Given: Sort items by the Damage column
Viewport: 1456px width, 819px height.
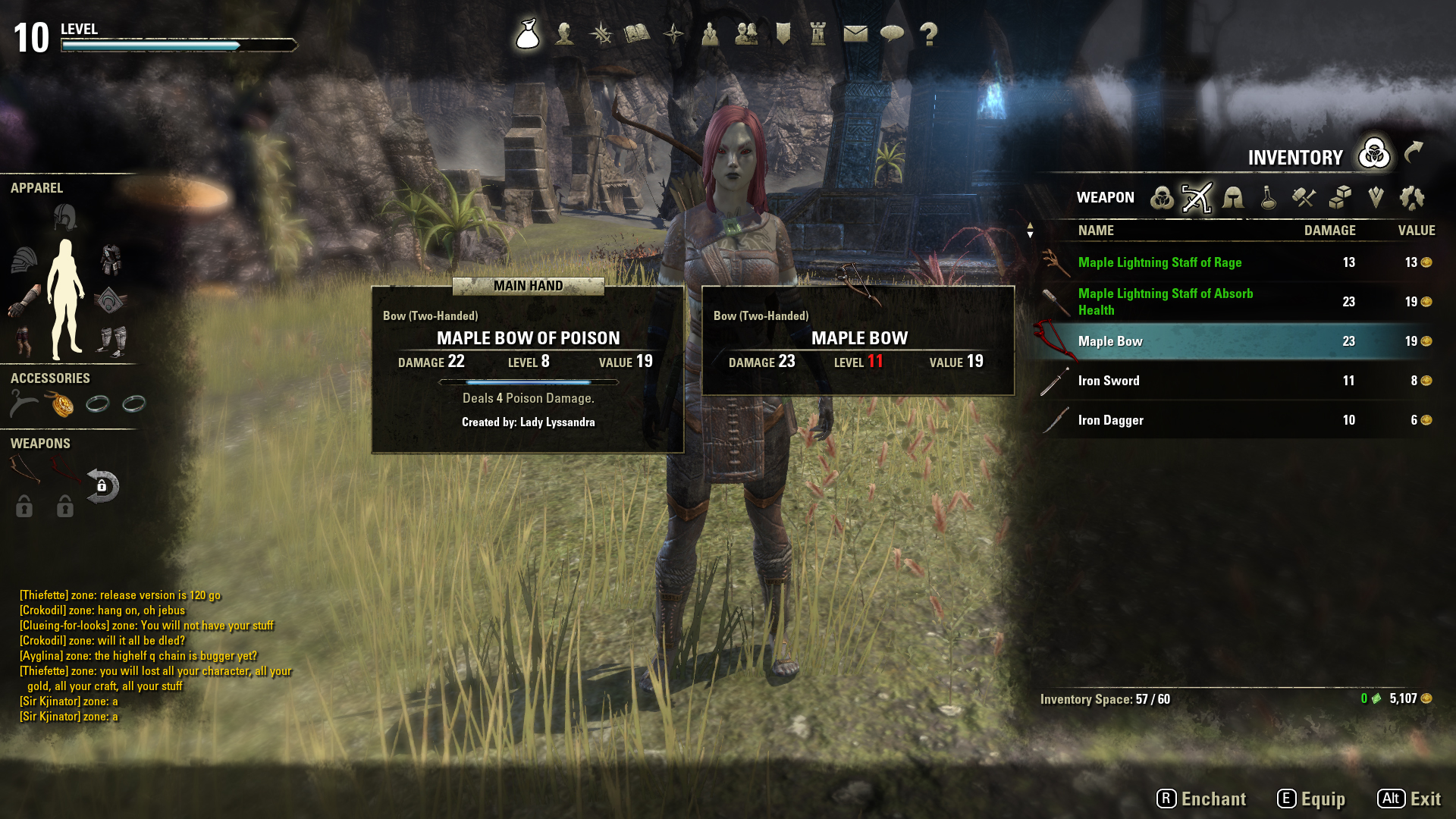Looking at the screenshot, I should pos(1329,231).
